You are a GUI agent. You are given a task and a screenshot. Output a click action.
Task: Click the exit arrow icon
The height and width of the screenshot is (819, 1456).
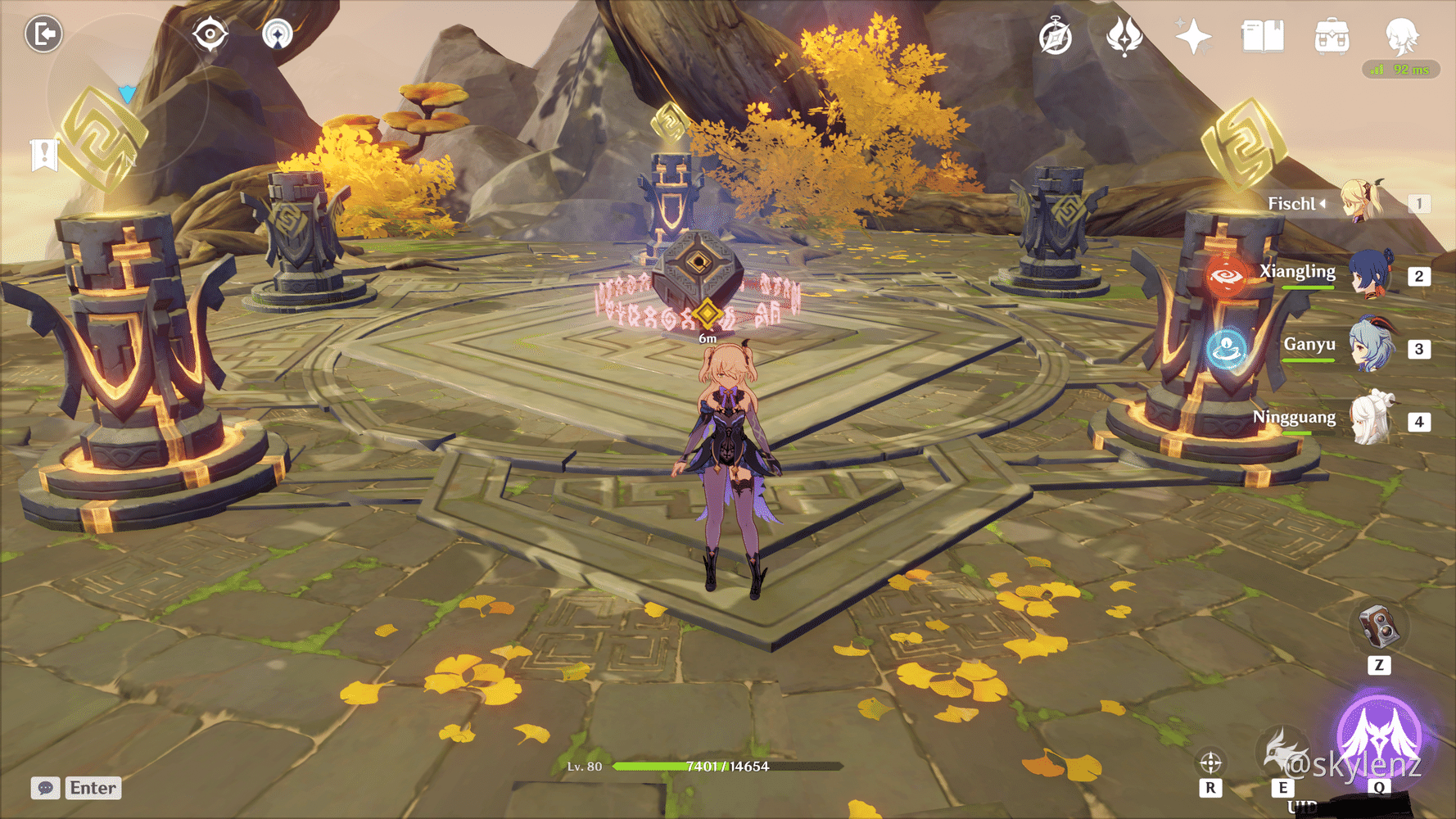click(x=43, y=34)
